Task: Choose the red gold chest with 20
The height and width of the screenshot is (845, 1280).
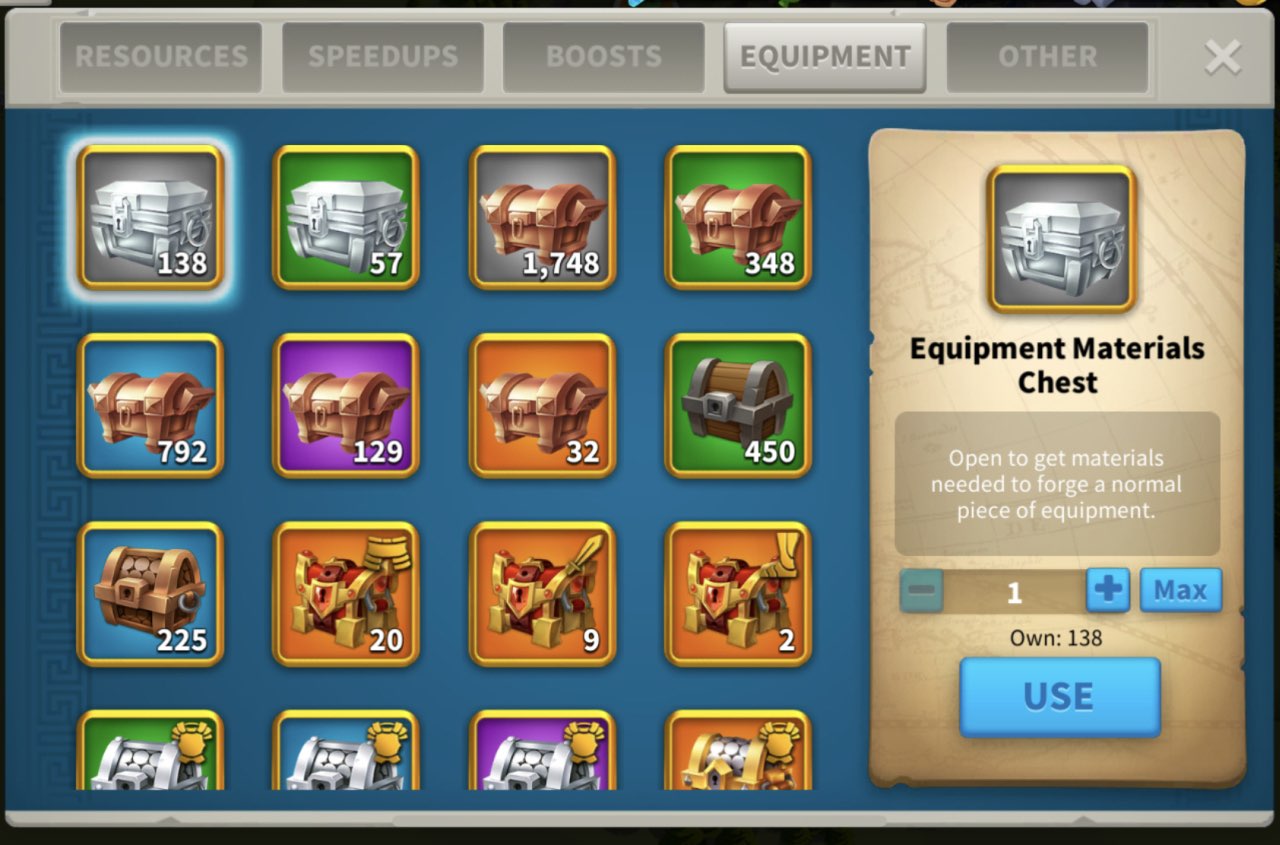Action: point(346,593)
